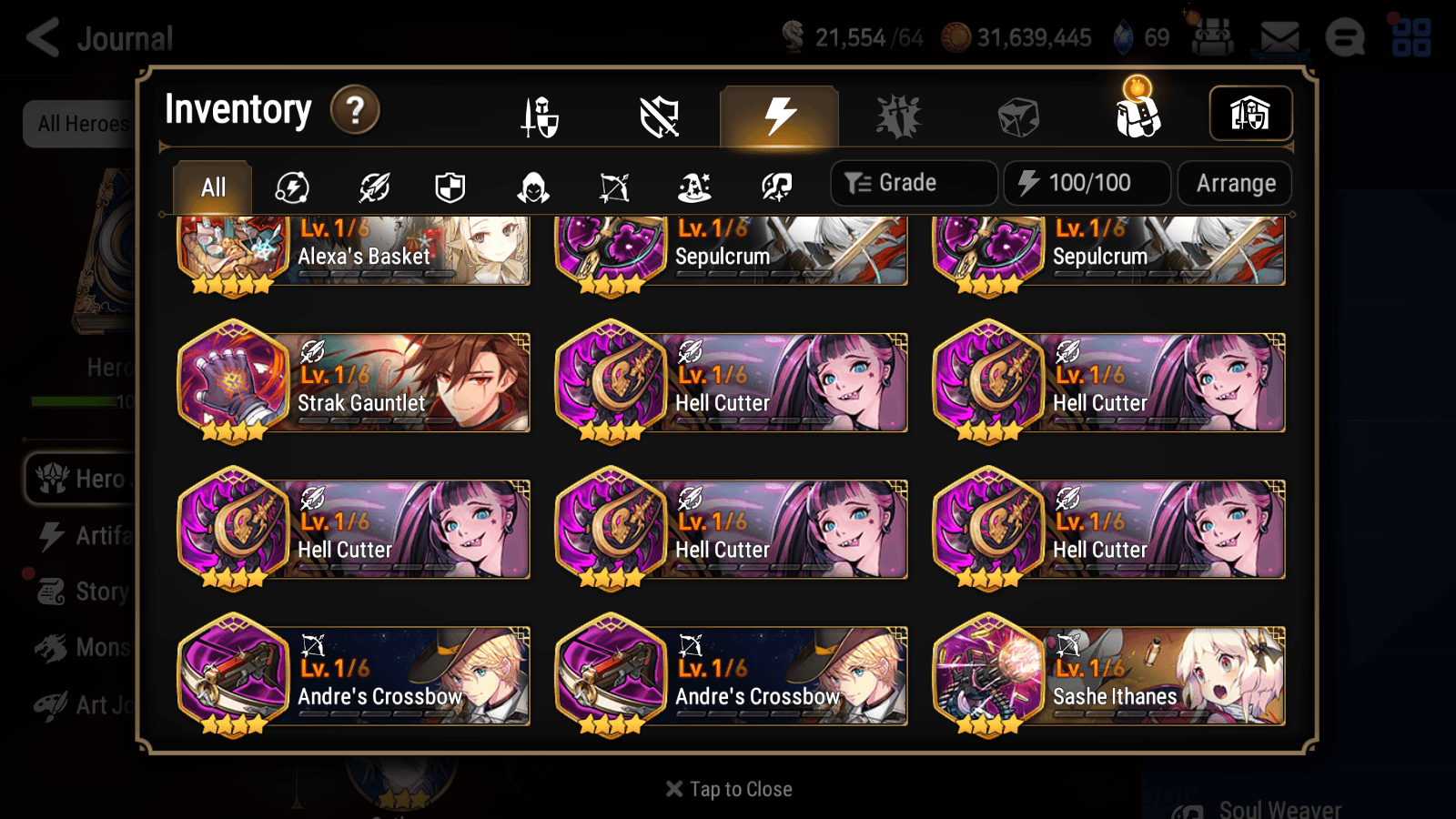Select the Knight shield class filter
This screenshot has width=1456, height=819.
point(451,187)
